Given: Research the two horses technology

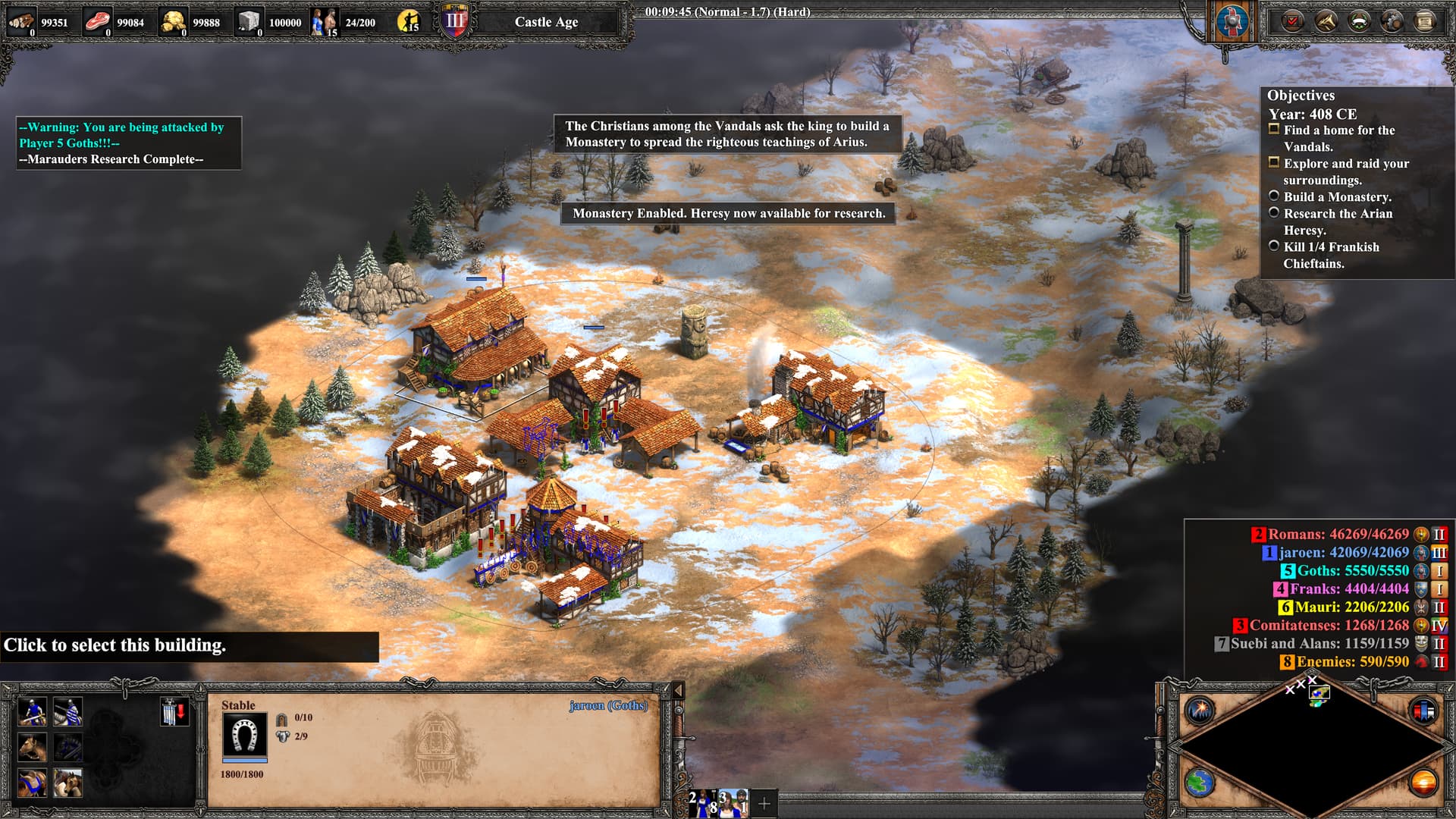Looking at the screenshot, I should (x=67, y=783).
